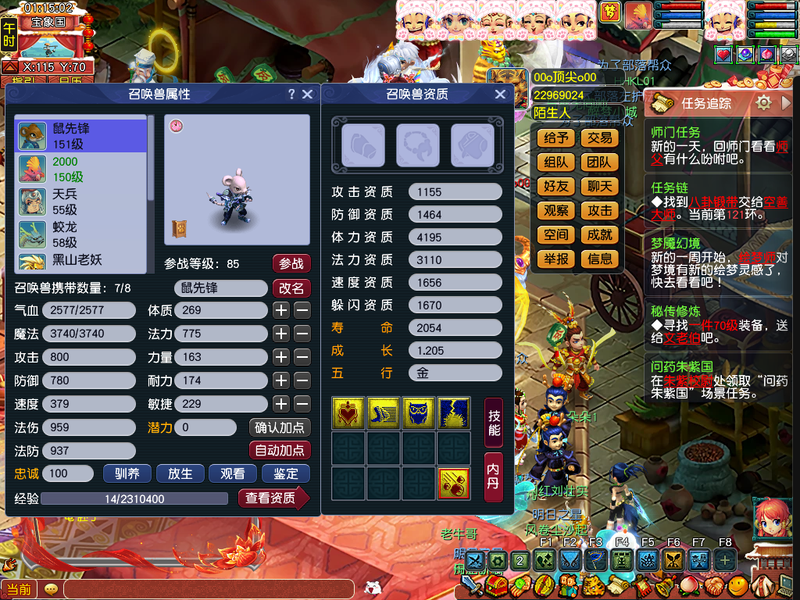800x600 pixels.
Task: Close the 召唤兽资质 panel
Action: (x=499, y=94)
